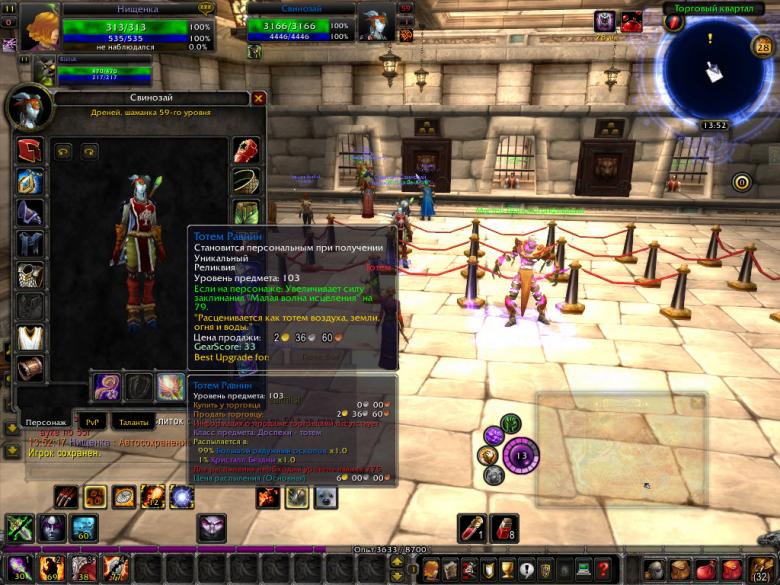Screen dimensions: 780x585
Task: Use the red potion with 8 charges
Action: (x=504, y=527)
